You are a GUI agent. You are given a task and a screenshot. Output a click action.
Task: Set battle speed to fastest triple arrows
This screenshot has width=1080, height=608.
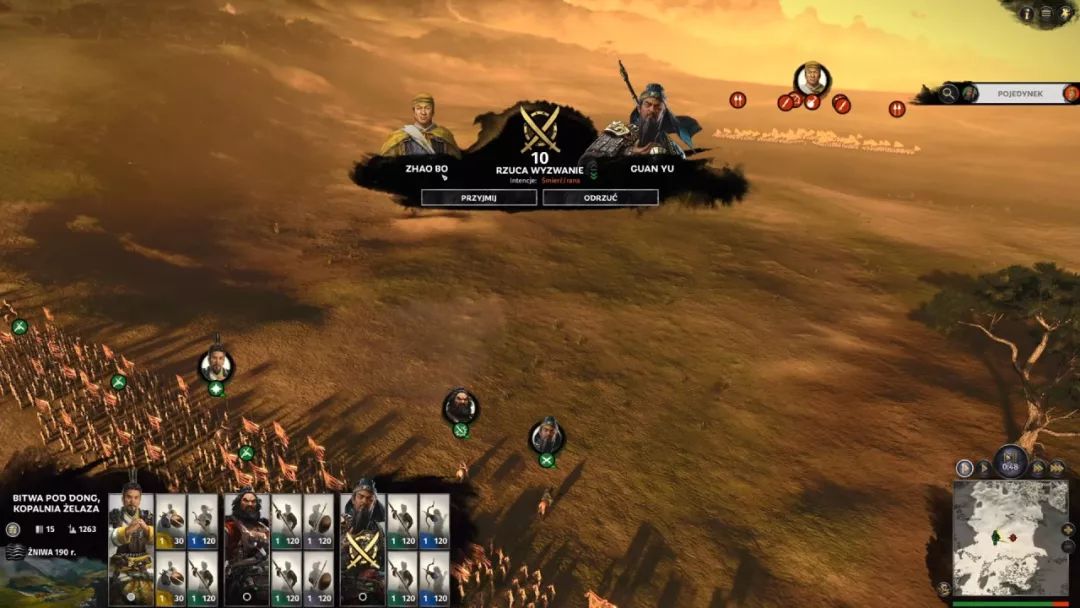(x=1057, y=468)
